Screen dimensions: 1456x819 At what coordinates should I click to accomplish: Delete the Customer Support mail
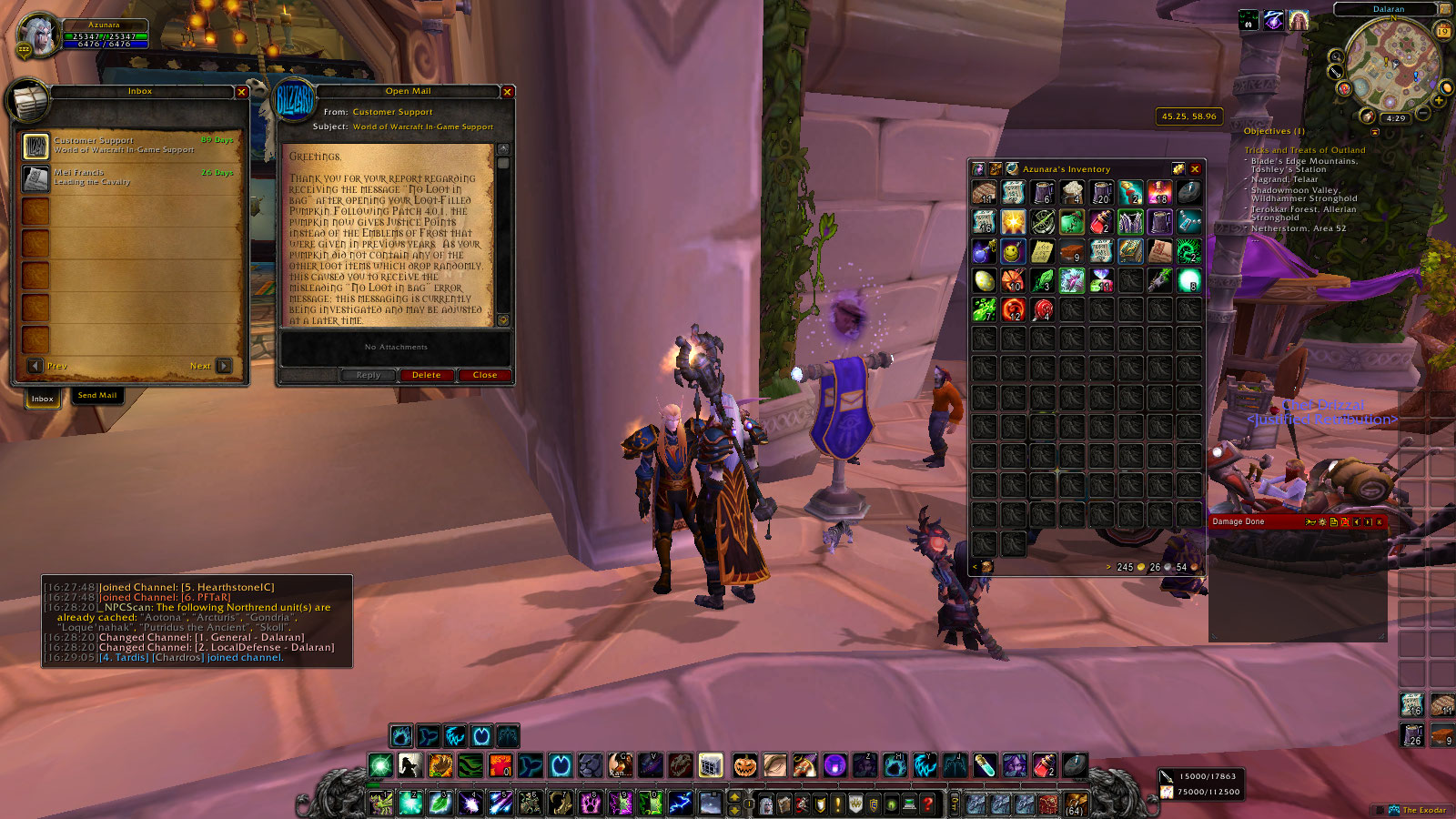(426, 375)
